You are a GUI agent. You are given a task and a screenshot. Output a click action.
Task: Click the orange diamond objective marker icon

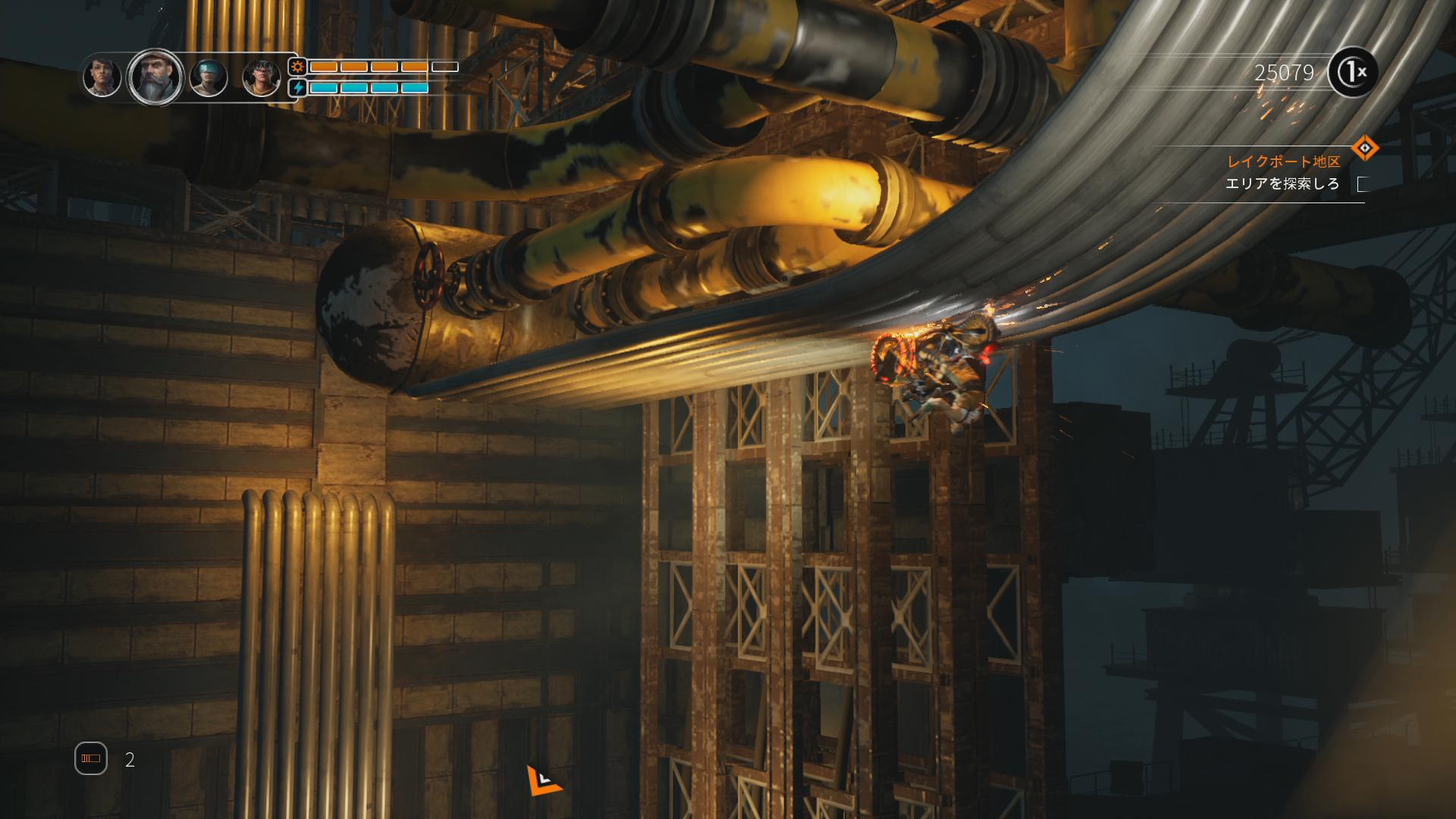coord(1364,148)
